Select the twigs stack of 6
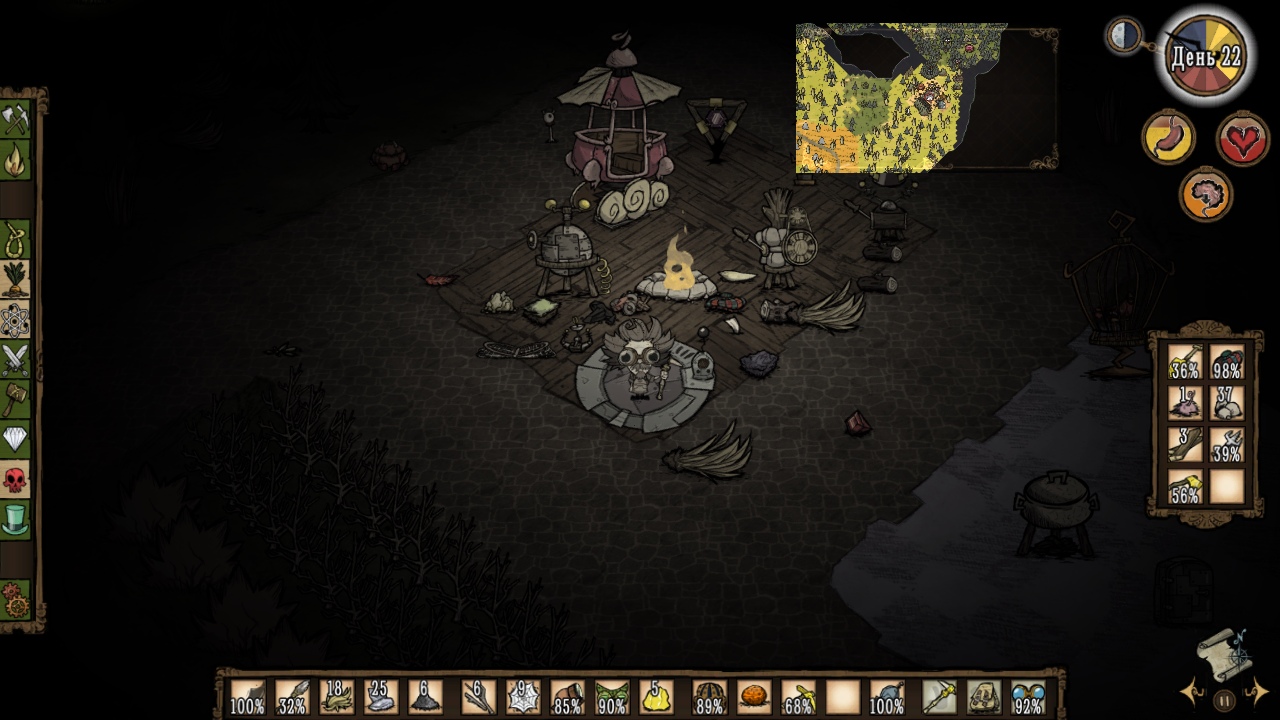1280x720 pixels. click(478, 697)
